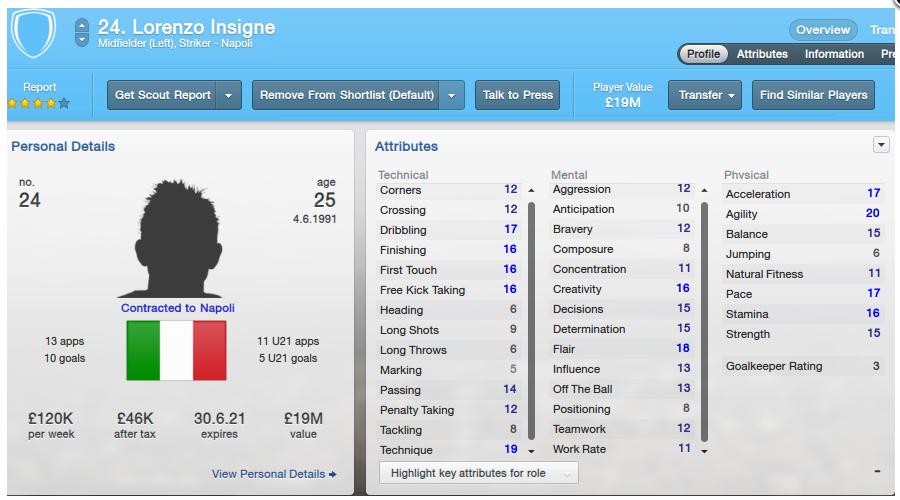View Personal Details link

coord(274,473)
